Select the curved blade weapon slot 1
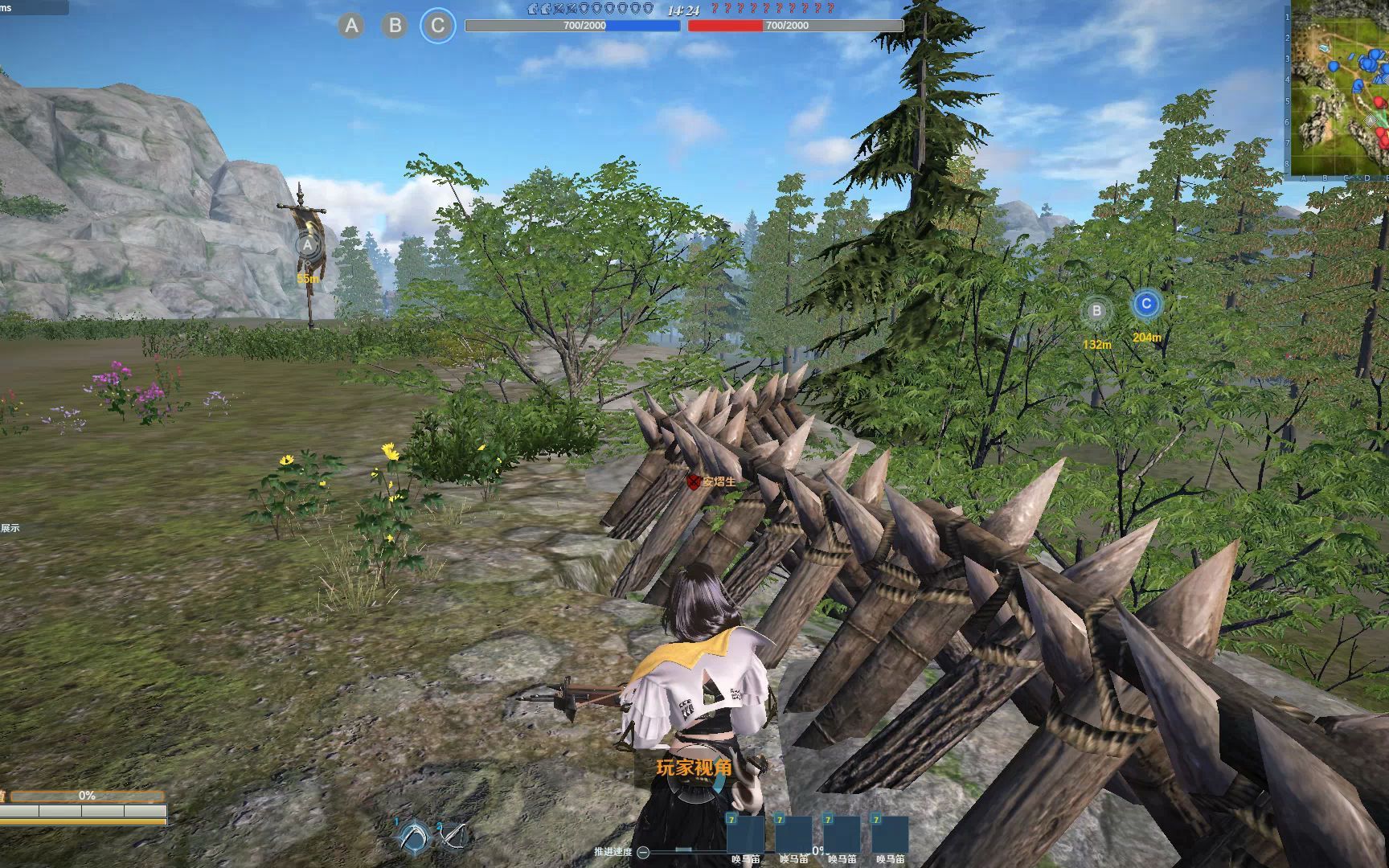Screen dimensions: 1389x868 (x=416, y=837)
